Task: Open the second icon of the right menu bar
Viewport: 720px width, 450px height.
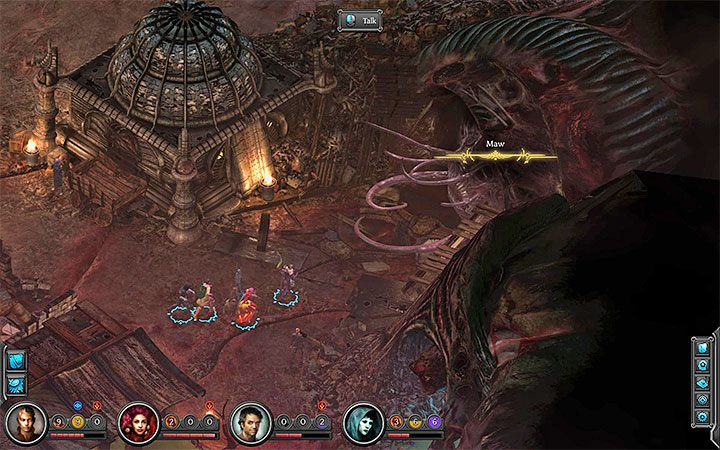Action: (x=701, y=365)
